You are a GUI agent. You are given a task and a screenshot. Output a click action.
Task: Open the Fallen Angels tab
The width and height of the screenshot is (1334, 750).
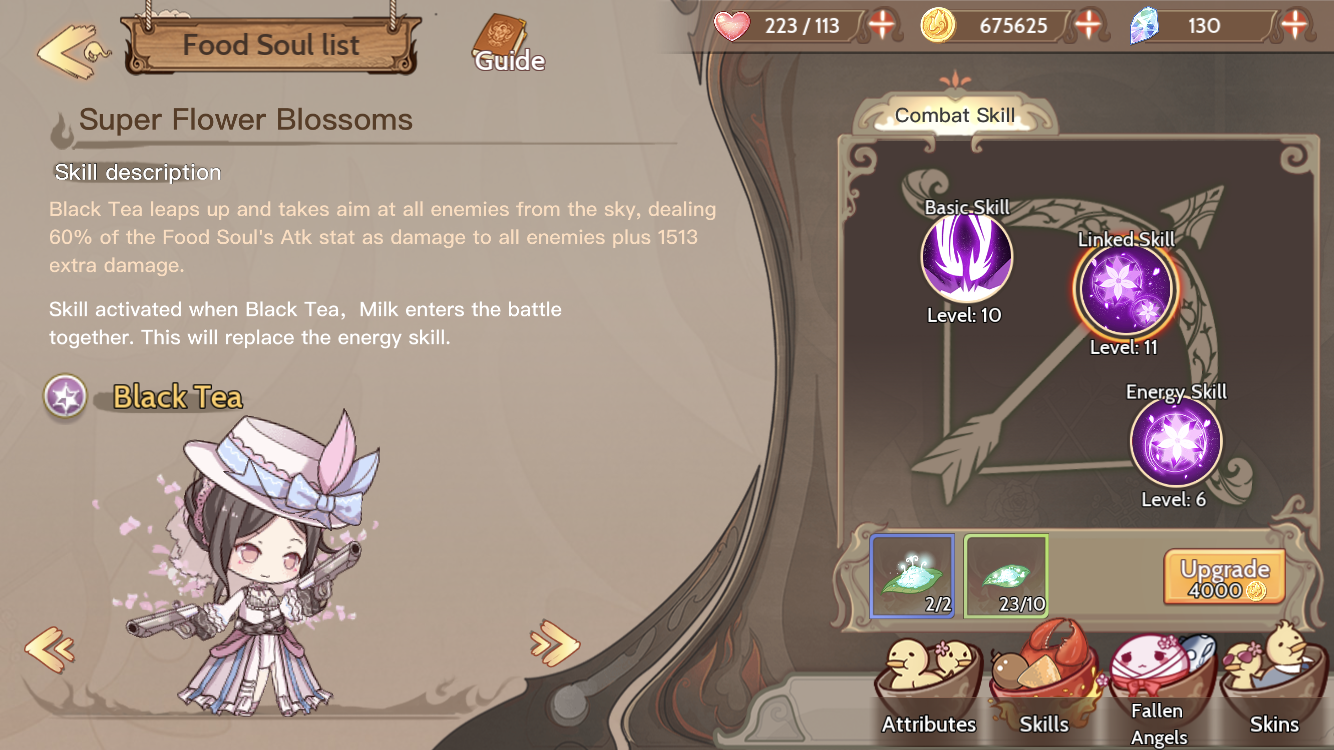click(x=1156, y=690)
